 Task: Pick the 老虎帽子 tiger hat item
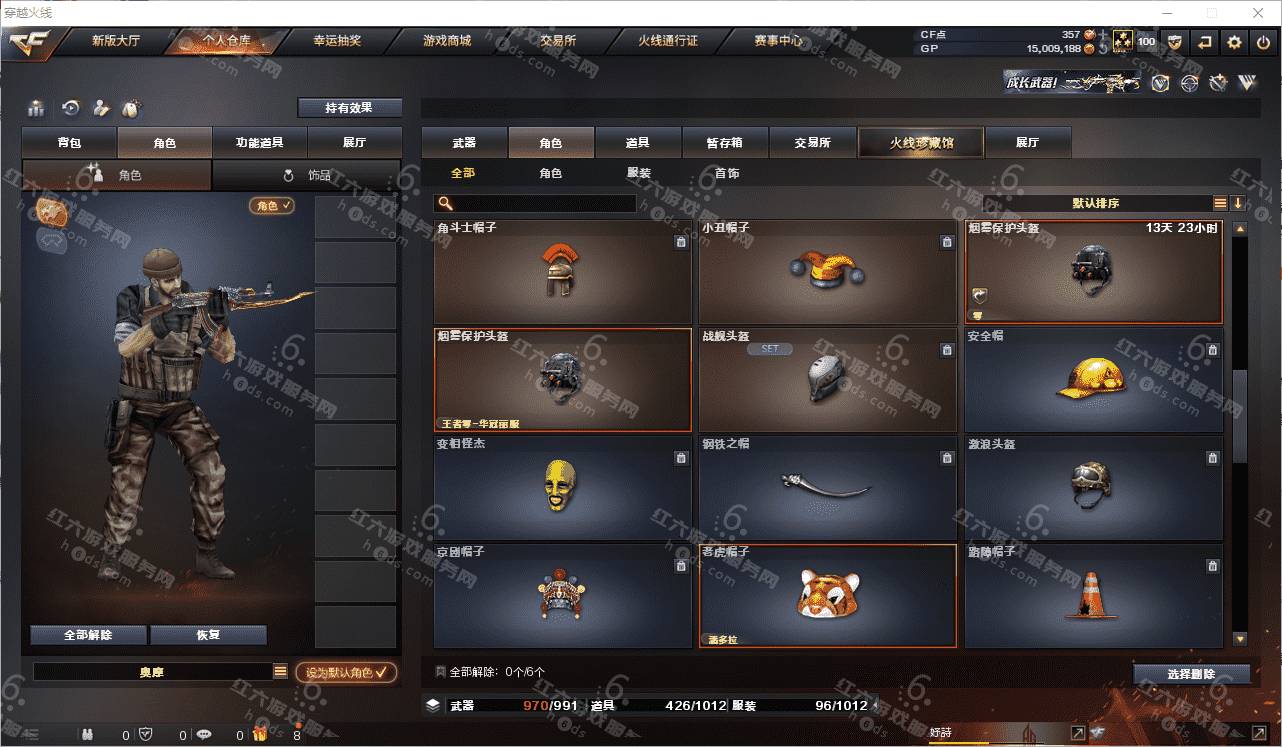coord(827,596)
